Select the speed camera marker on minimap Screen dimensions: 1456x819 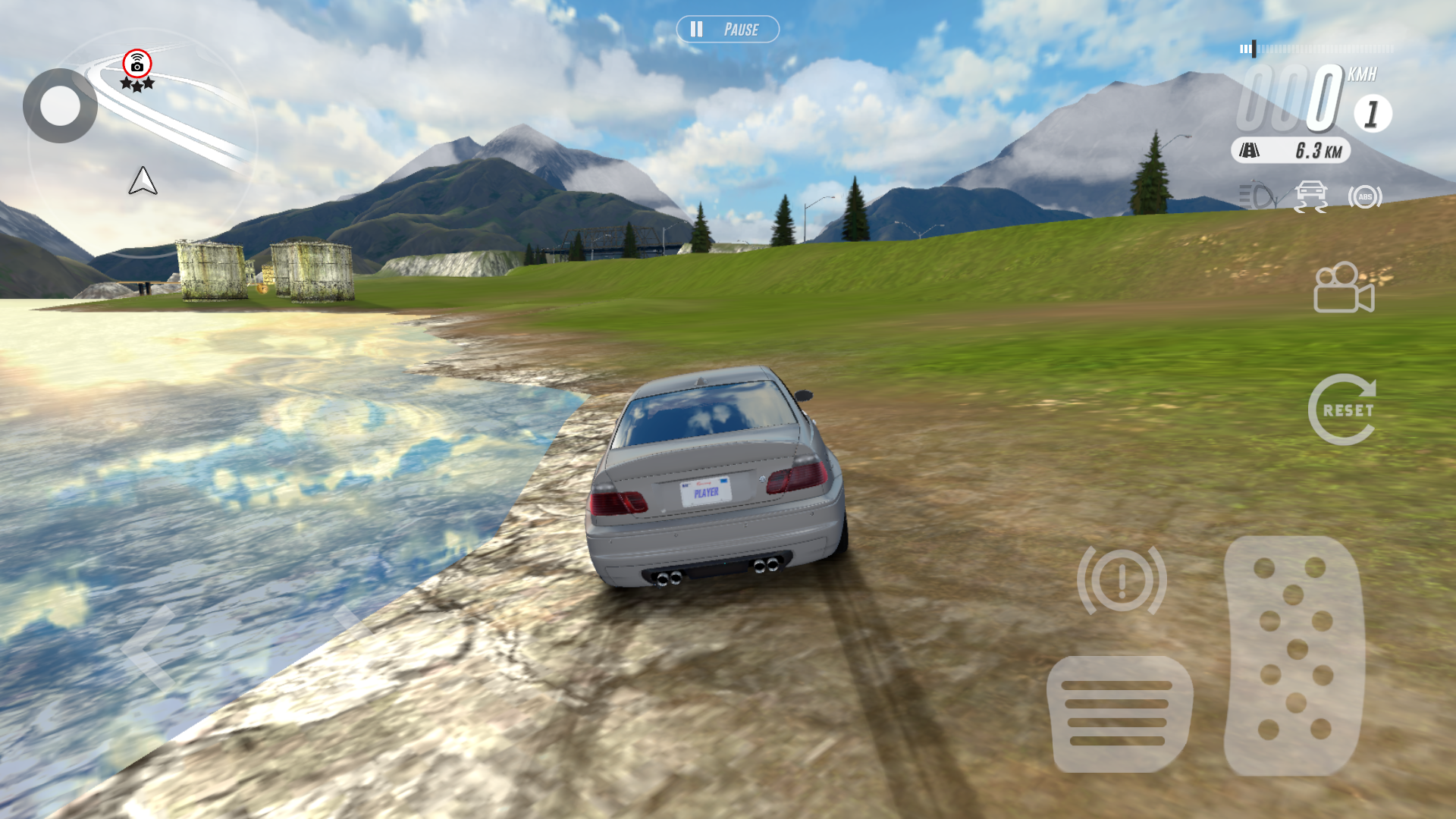pos(137,64)
